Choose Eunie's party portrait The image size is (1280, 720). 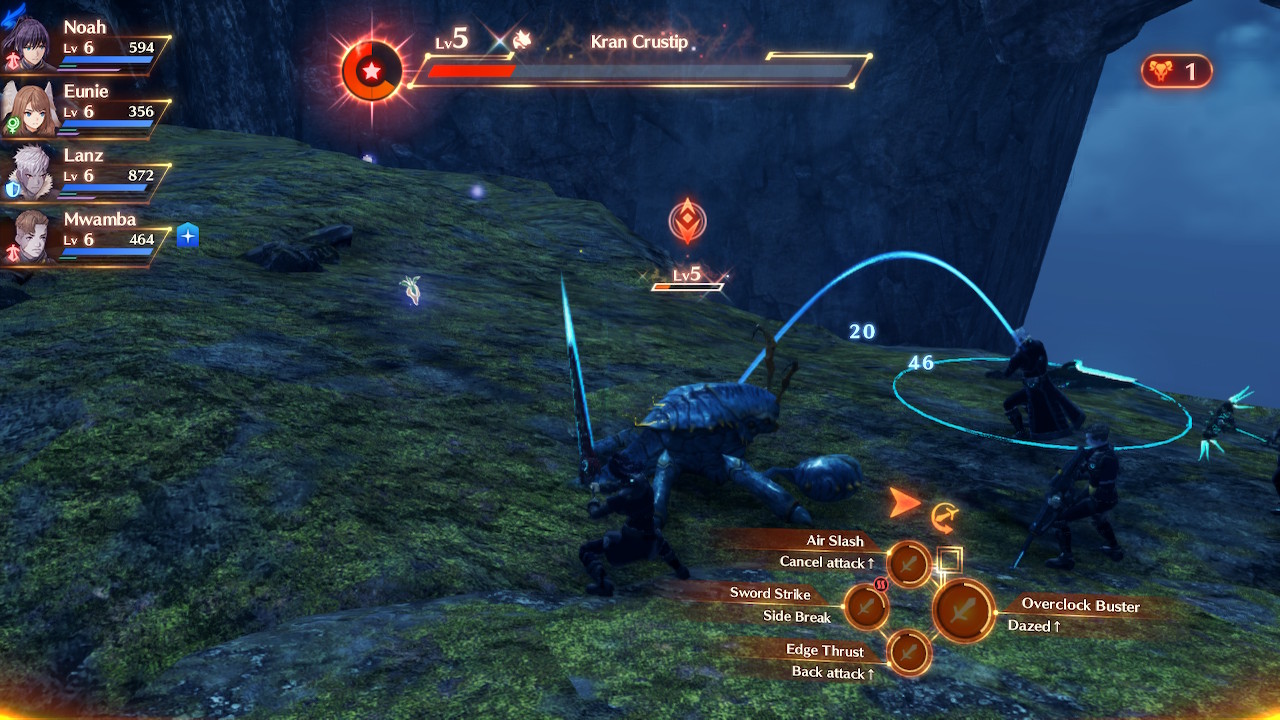27,109
